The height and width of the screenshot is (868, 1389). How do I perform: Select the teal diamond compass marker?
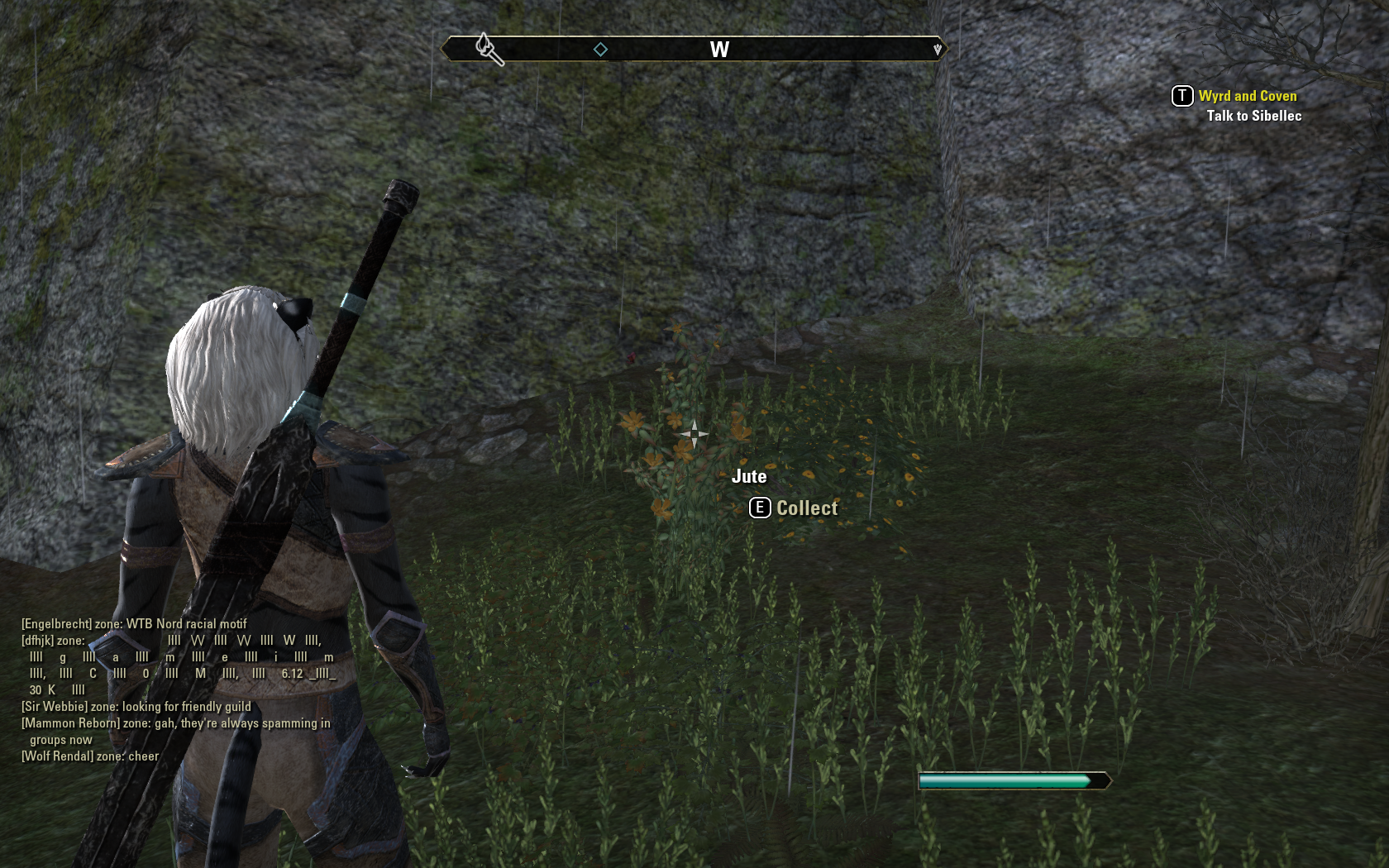[x=600, y=50]
